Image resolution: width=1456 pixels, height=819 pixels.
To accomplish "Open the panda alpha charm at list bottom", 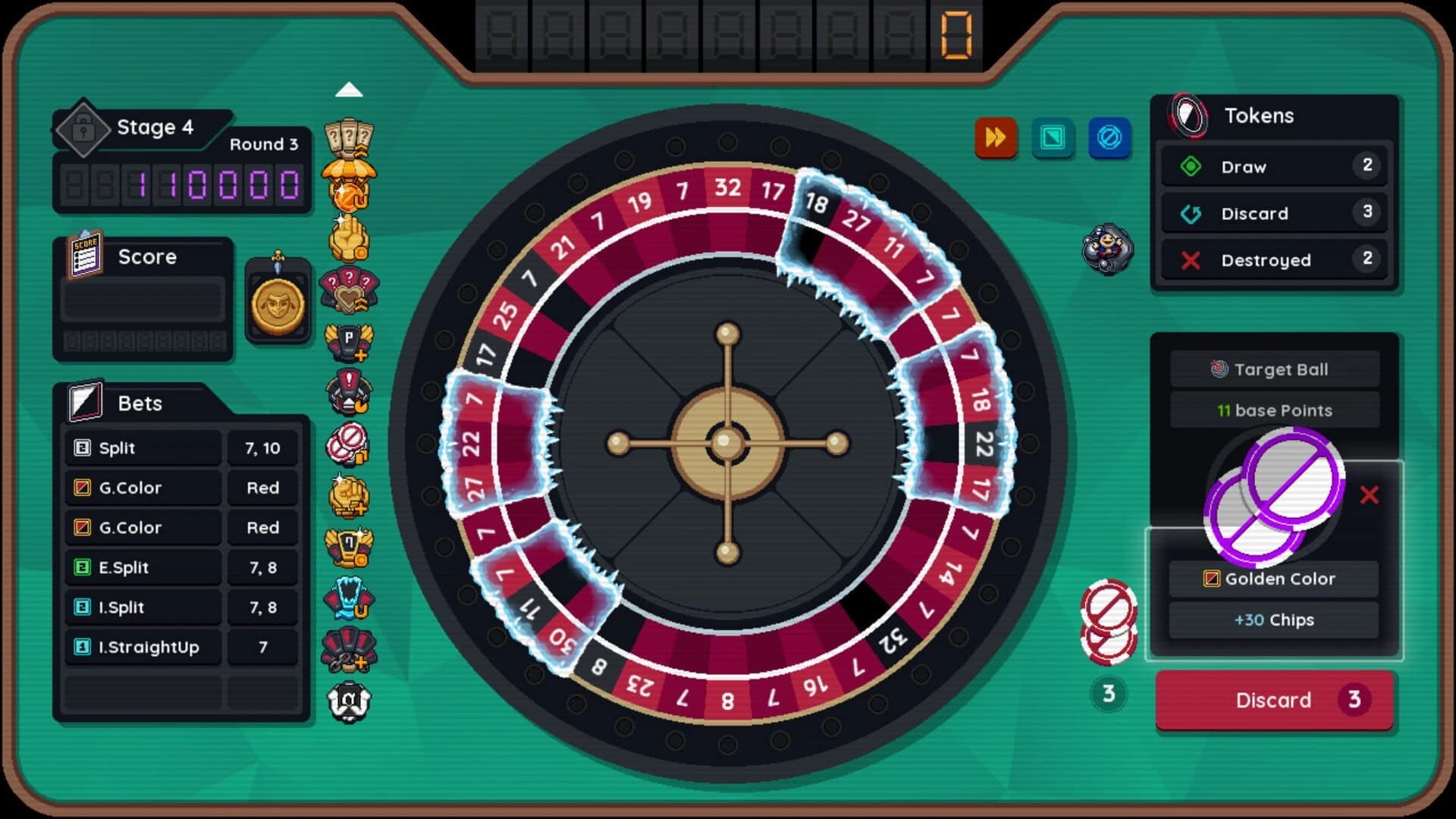I will 349,701.
